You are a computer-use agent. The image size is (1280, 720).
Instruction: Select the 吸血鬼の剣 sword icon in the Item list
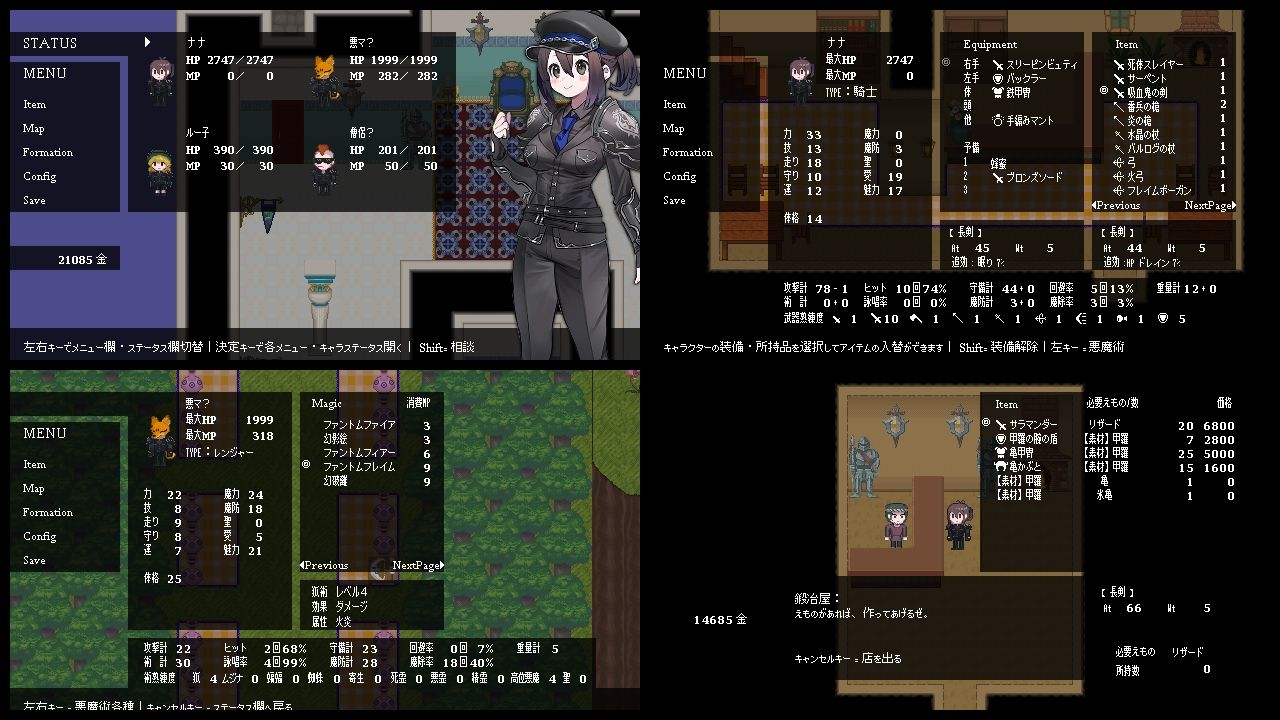click(x=1119, y=92)
